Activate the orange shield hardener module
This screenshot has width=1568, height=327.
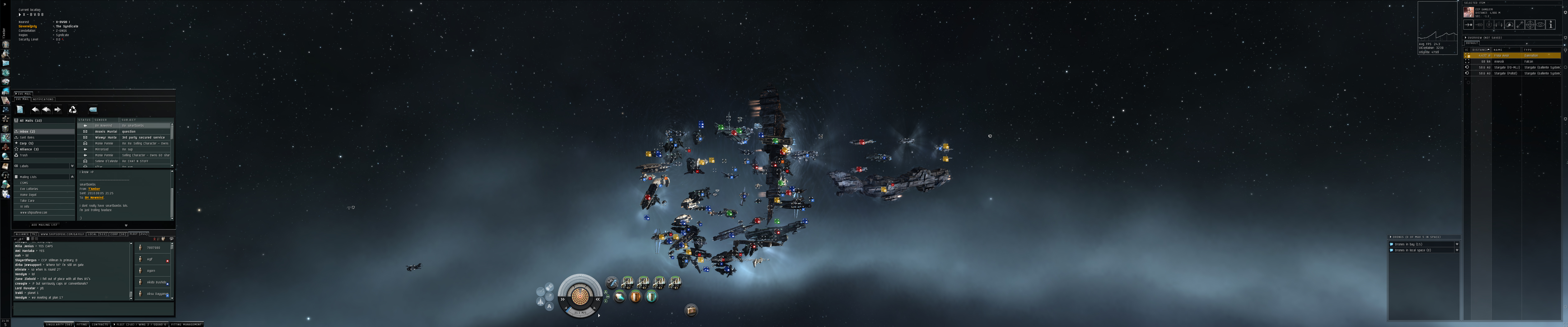pyautogui.click(x=636, y=296)
